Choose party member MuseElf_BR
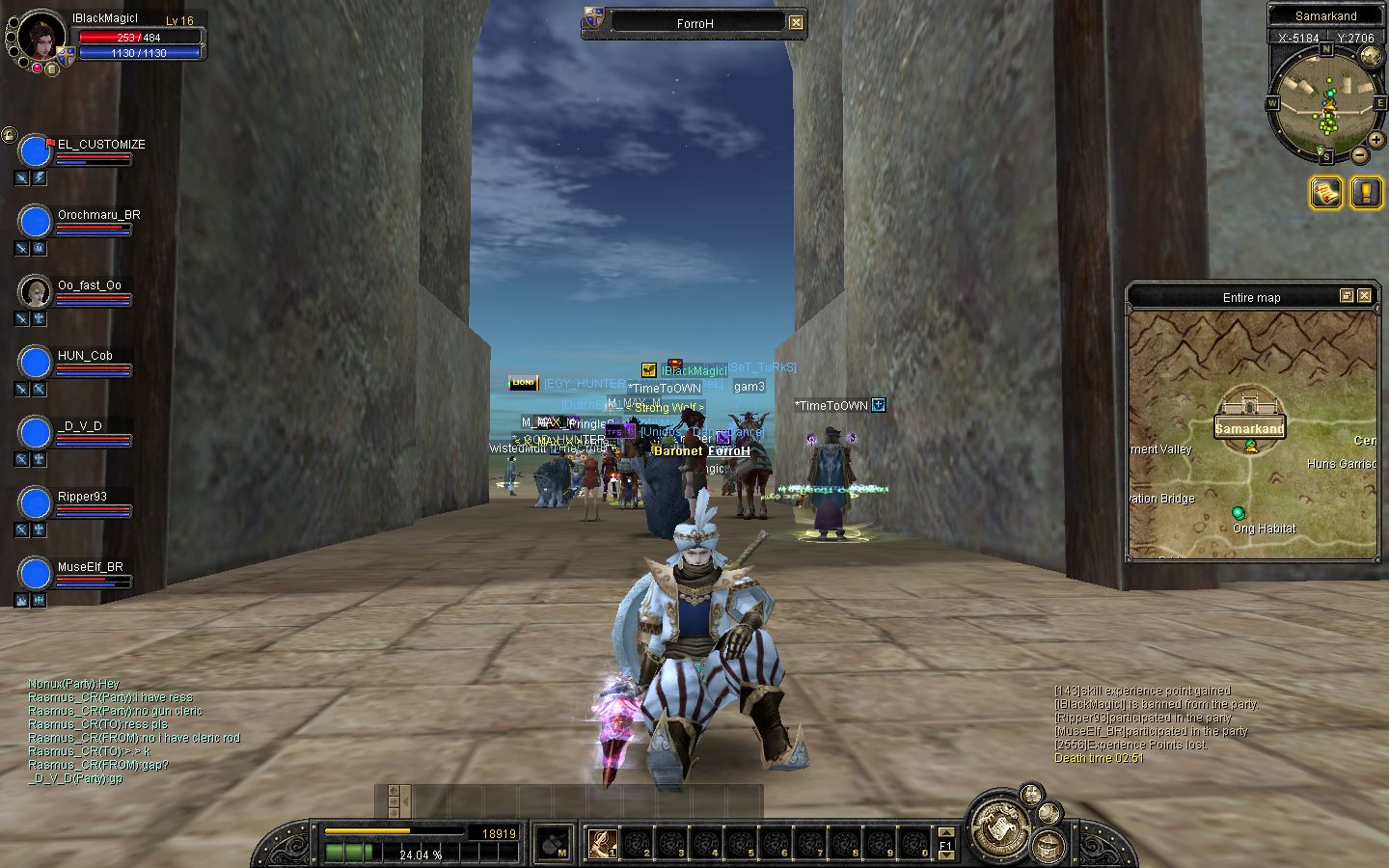This screenshot has width=1389, height=868. pyautogui.click(x=36, y=573)
